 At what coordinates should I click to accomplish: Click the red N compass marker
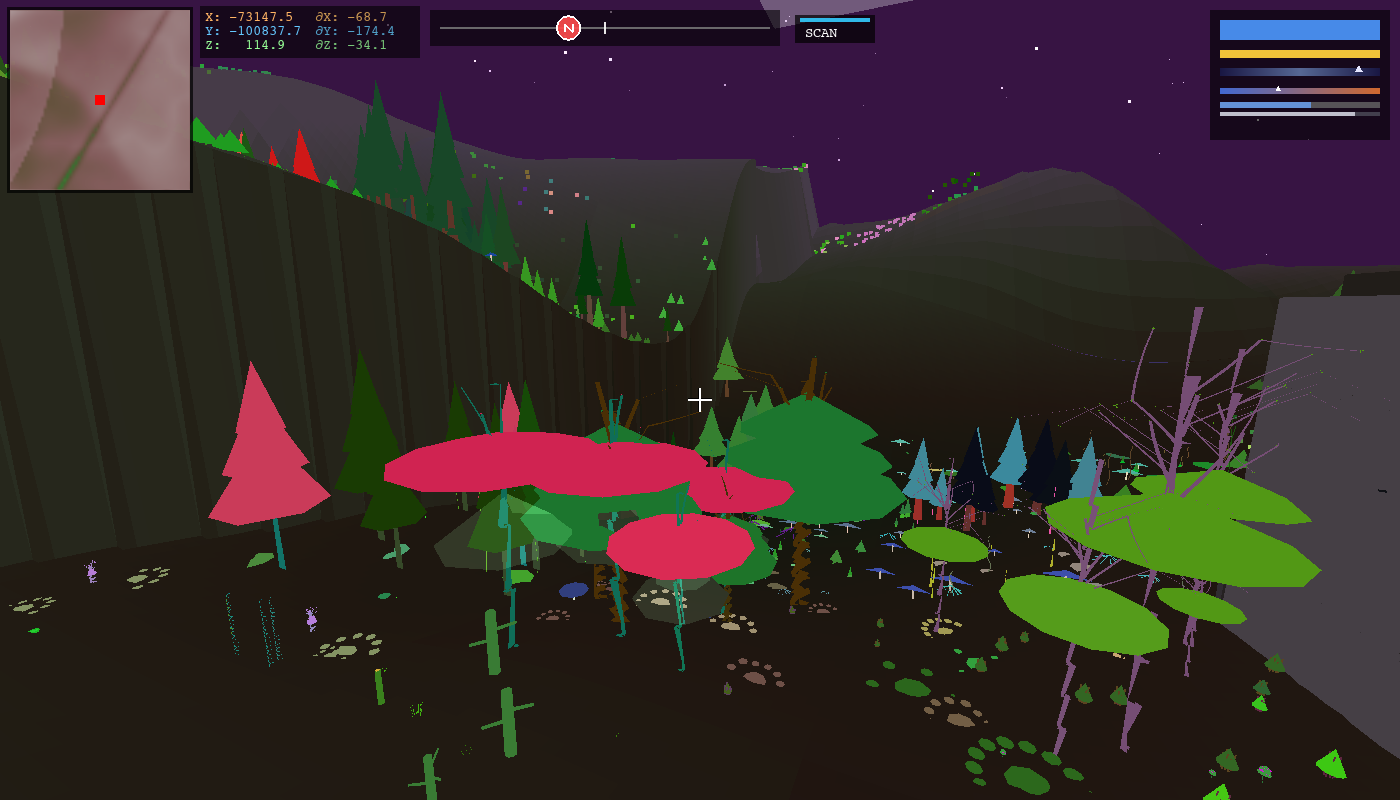click(x=566, y=28)
